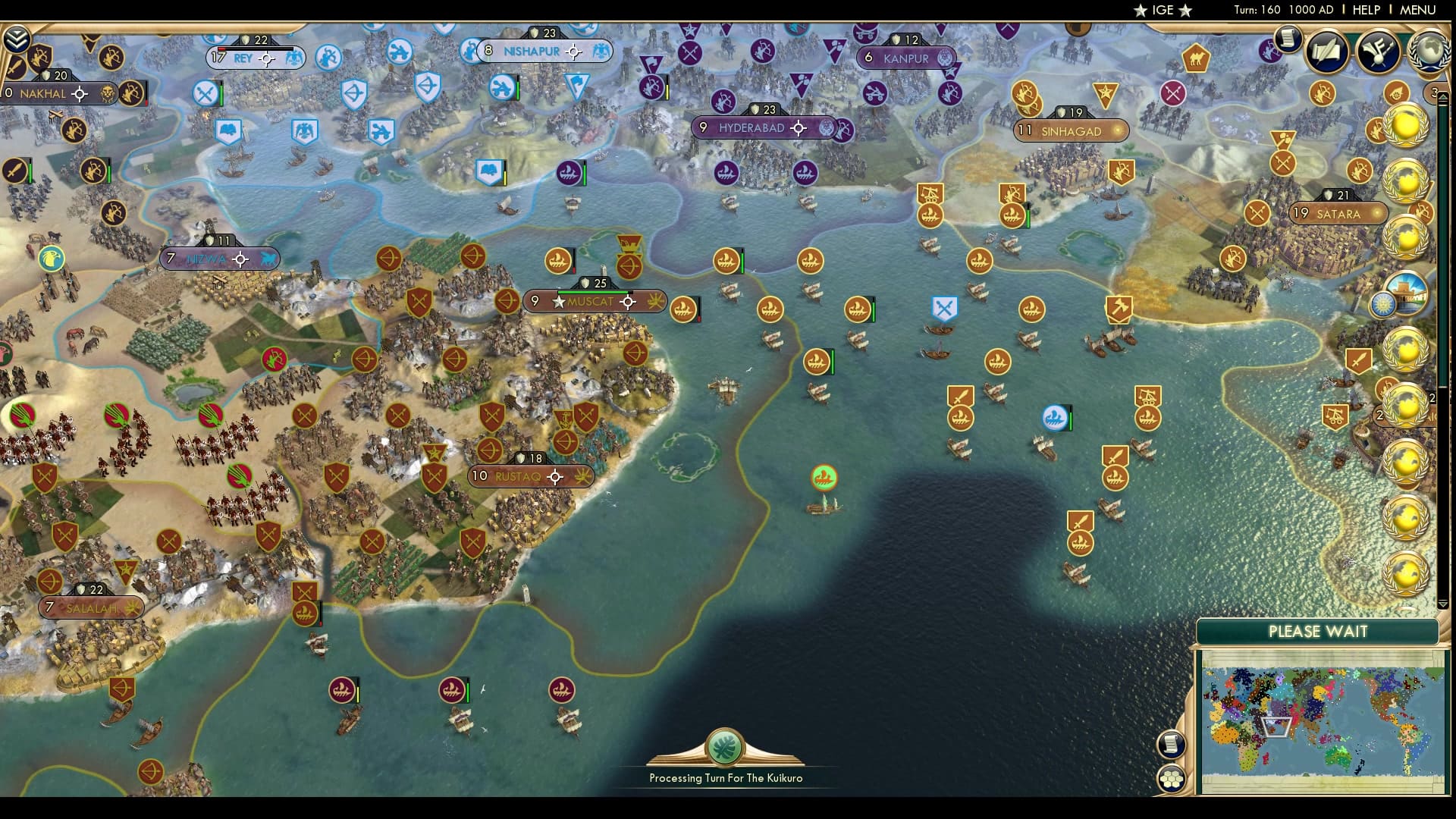Viewport: 1456px width, 819px height.
Task: Open the Culture overview with the music-note icon
Action: point(1379,53)
